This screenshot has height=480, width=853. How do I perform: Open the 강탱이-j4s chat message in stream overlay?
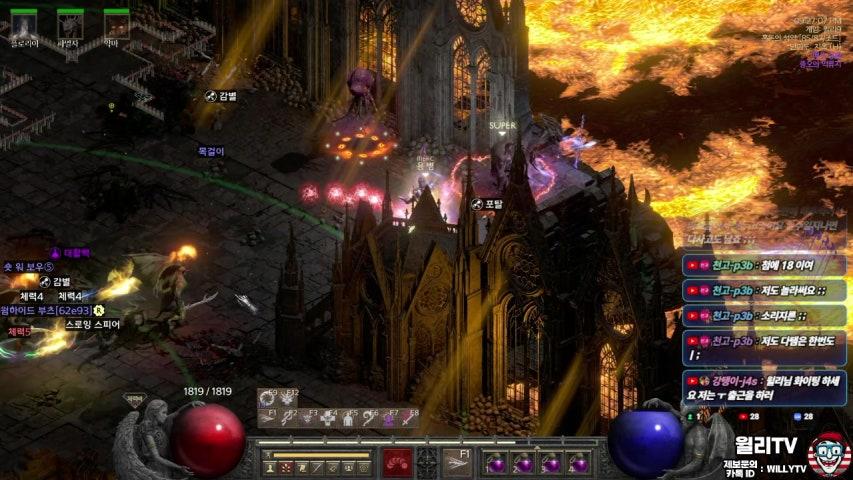[766, 388]
